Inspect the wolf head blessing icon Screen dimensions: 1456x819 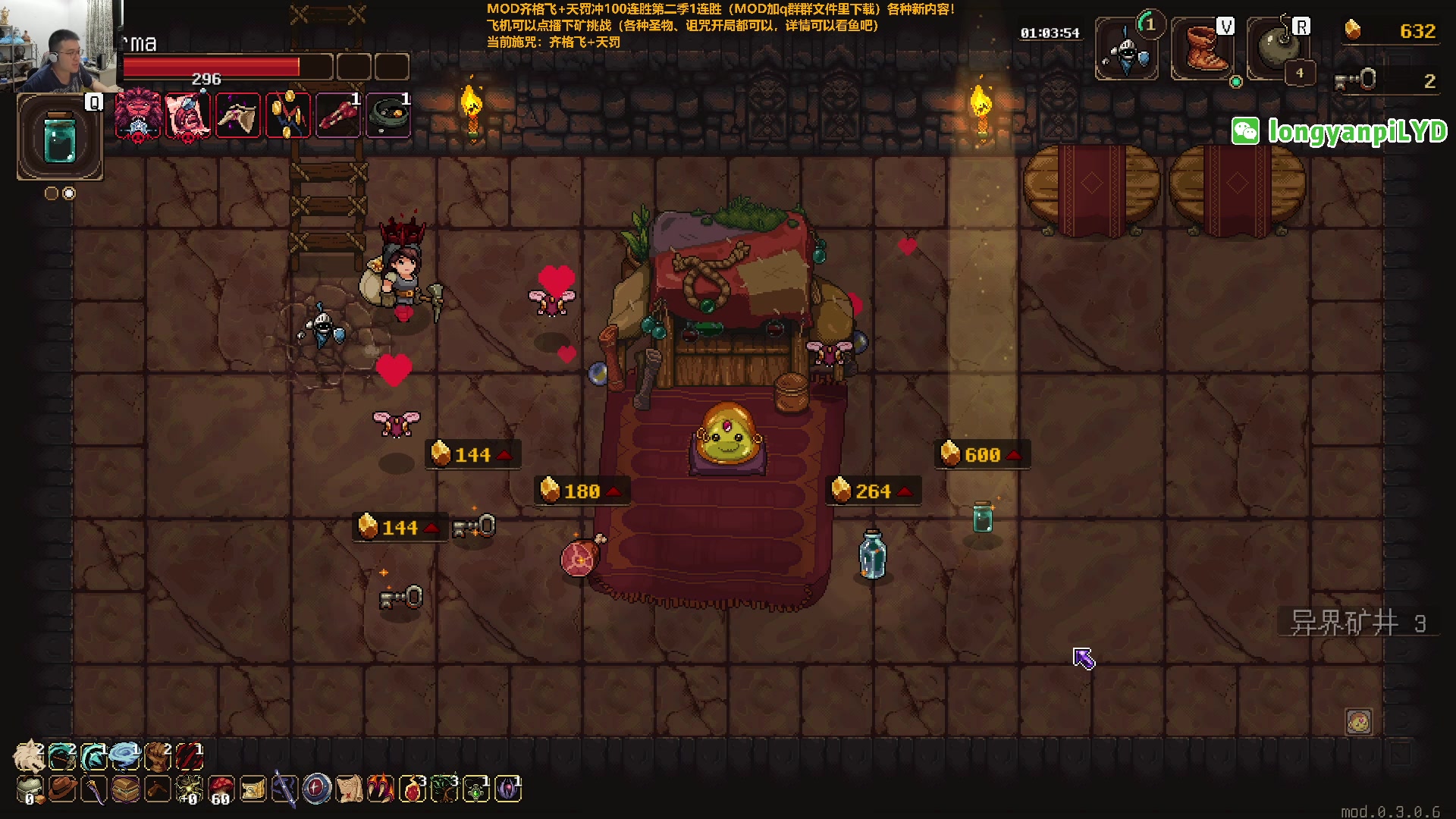30,756
